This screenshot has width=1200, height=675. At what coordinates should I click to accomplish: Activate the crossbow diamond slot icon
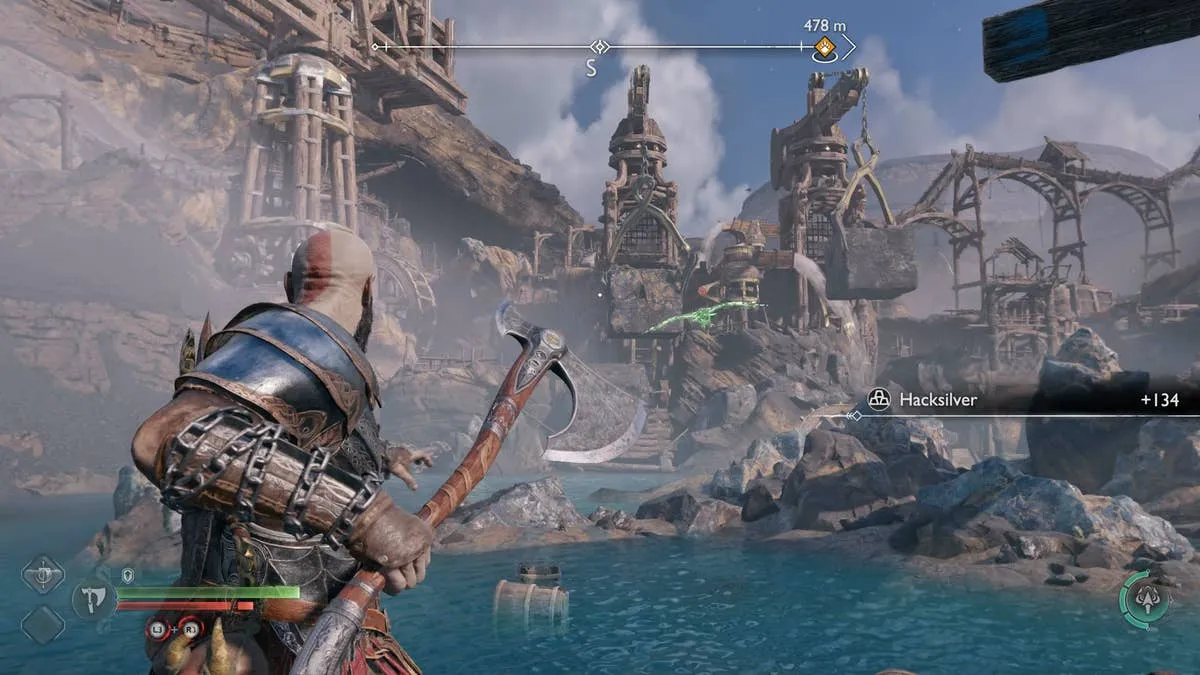pyautogui.click(x=43, y=574)
